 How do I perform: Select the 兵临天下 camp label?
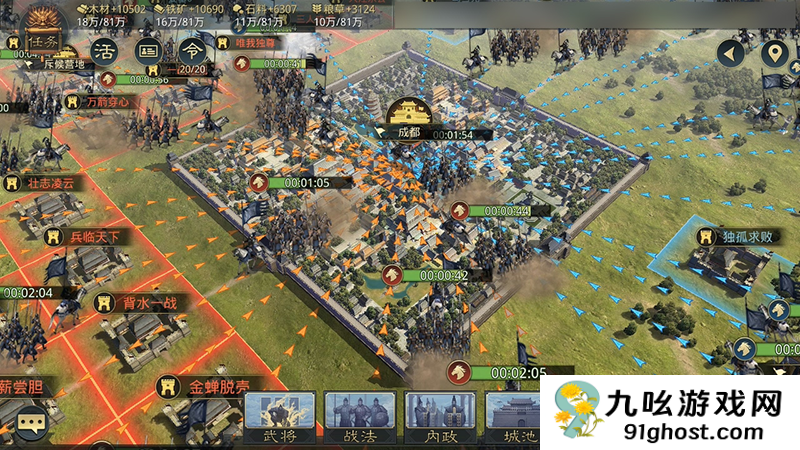coord(87,237)
